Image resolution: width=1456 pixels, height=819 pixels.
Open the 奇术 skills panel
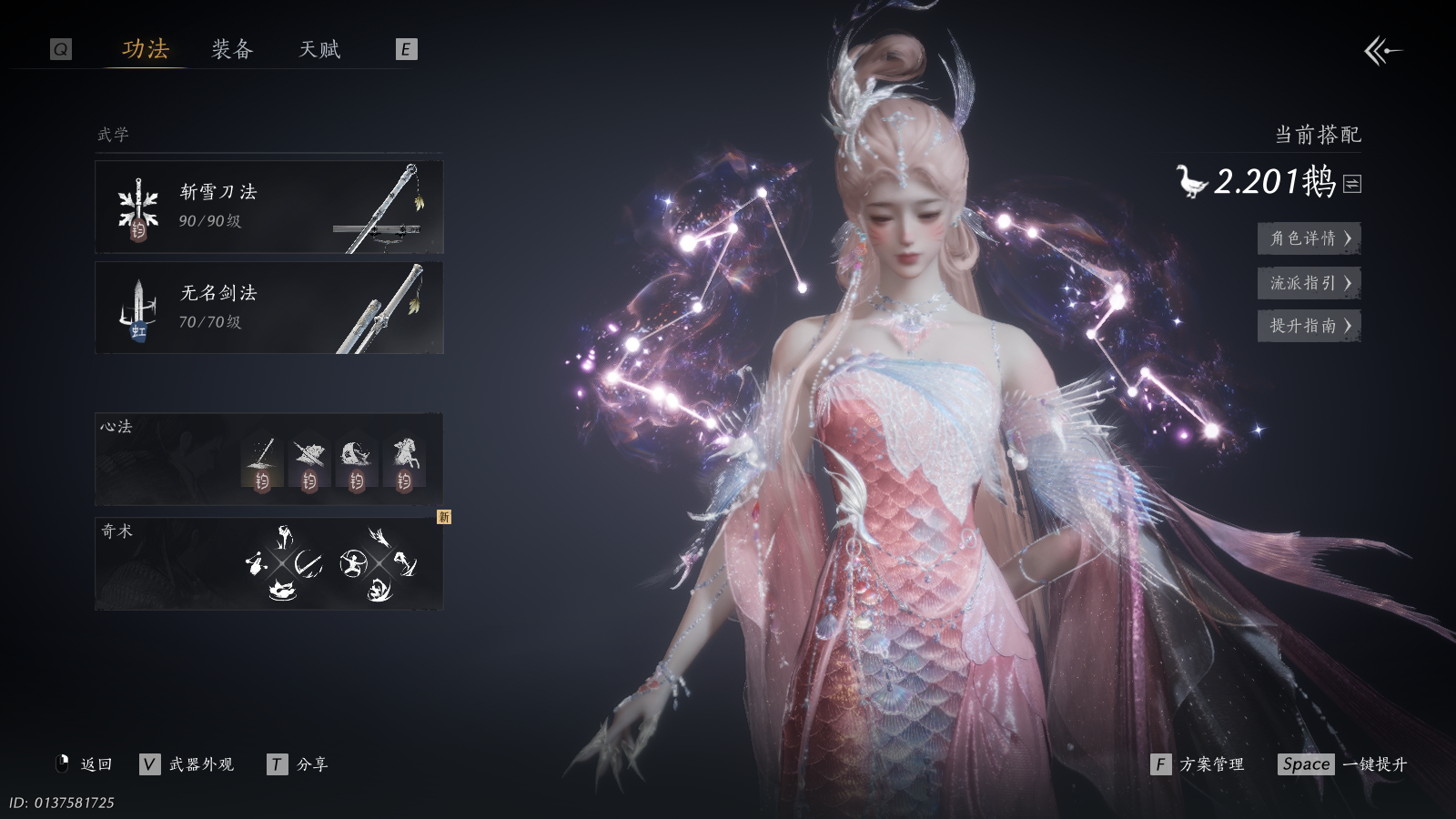point(269,563)
